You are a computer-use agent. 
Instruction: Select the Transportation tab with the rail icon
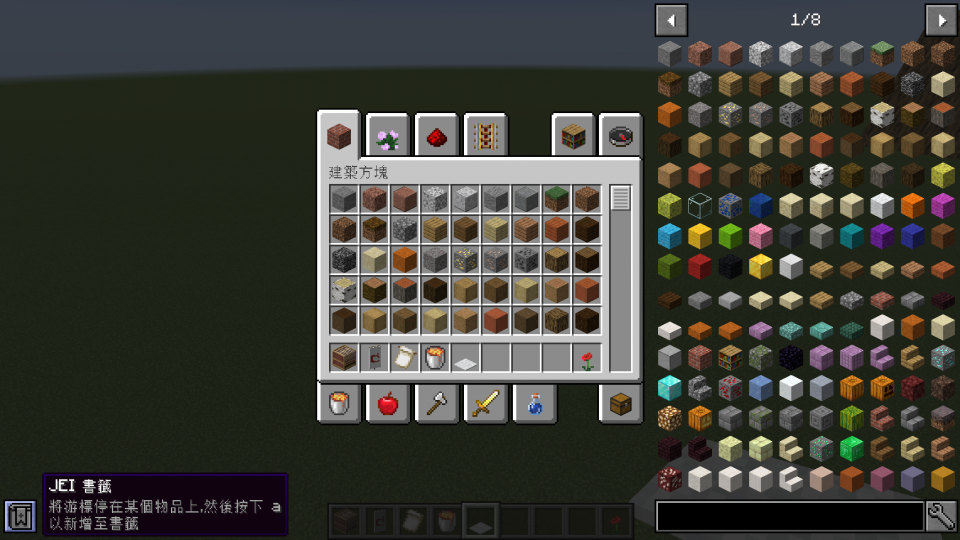click(485, 136)
